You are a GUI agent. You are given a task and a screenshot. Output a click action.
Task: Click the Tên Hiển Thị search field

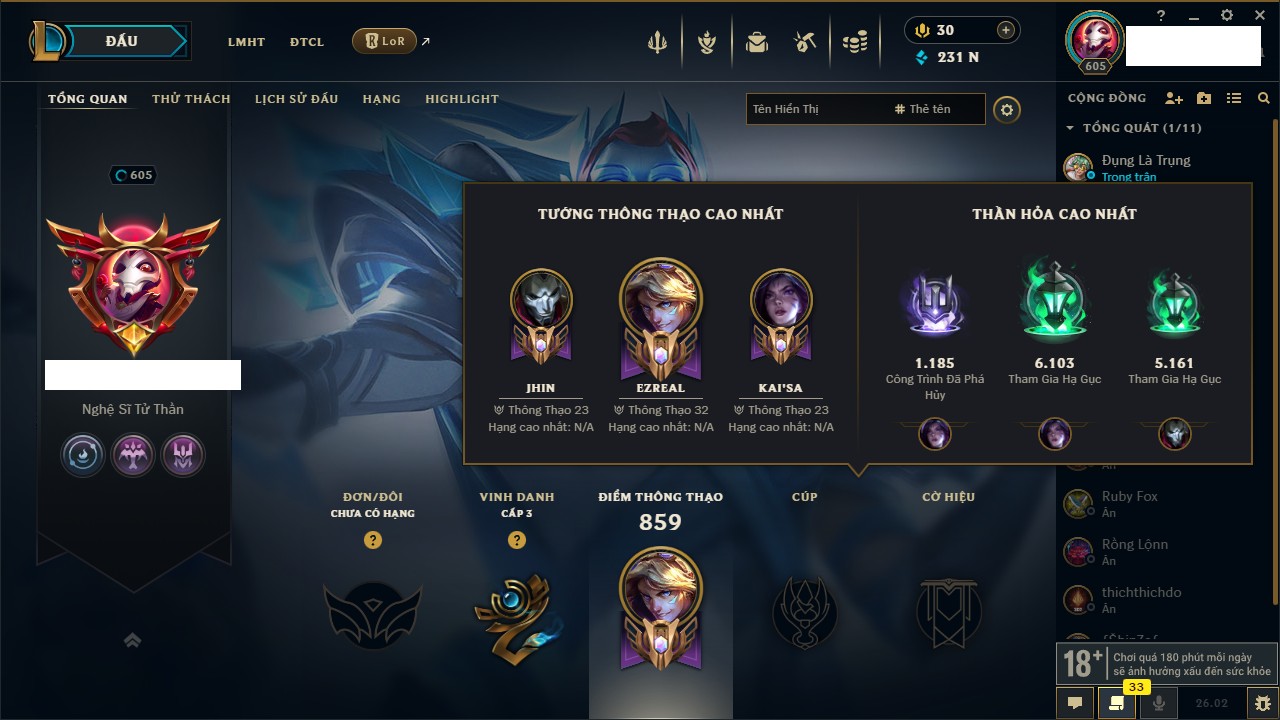(815, 109)
